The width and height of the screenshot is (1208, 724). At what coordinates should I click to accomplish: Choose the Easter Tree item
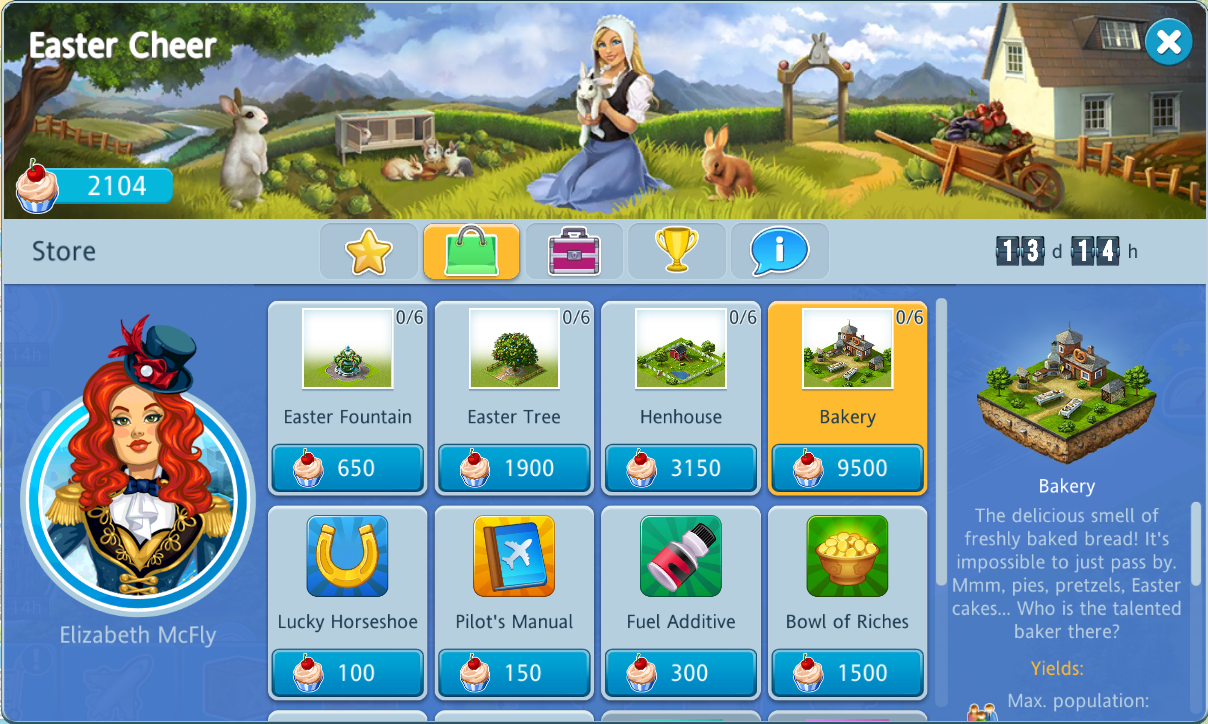pos(514,349)
